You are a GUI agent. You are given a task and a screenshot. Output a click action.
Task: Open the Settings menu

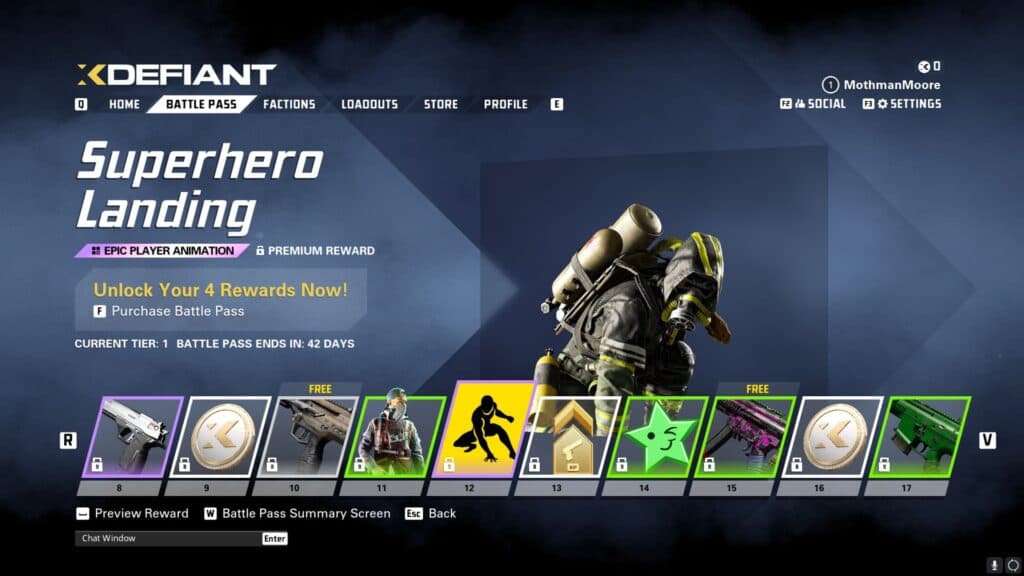(908, 104)
